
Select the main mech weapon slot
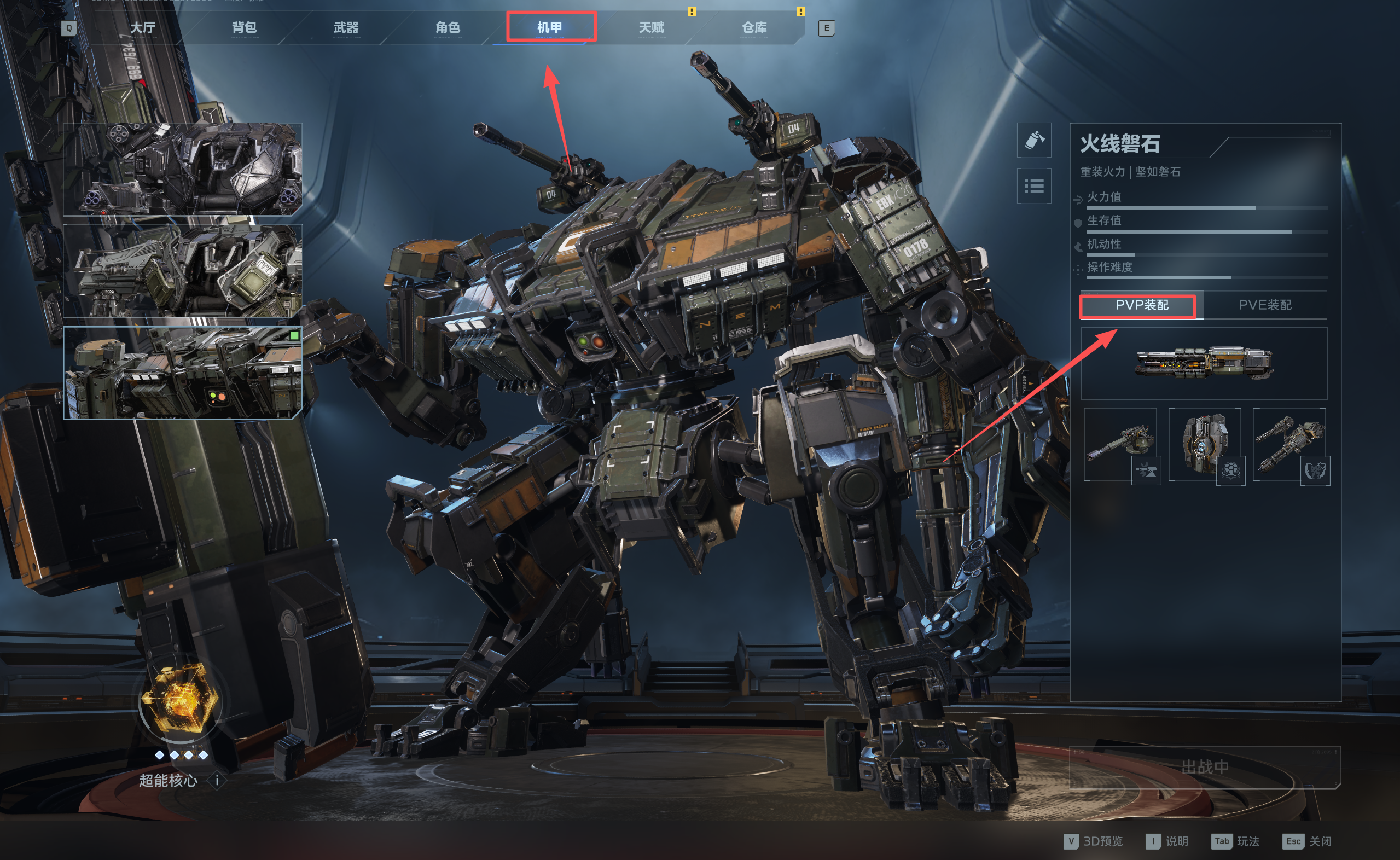tap(1203, 363)
